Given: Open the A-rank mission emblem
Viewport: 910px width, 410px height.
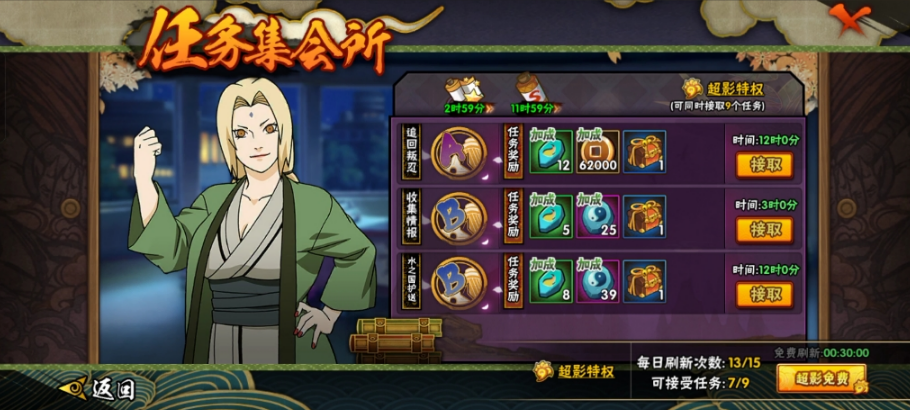Looking at the screenshot, I should (459, 151).
